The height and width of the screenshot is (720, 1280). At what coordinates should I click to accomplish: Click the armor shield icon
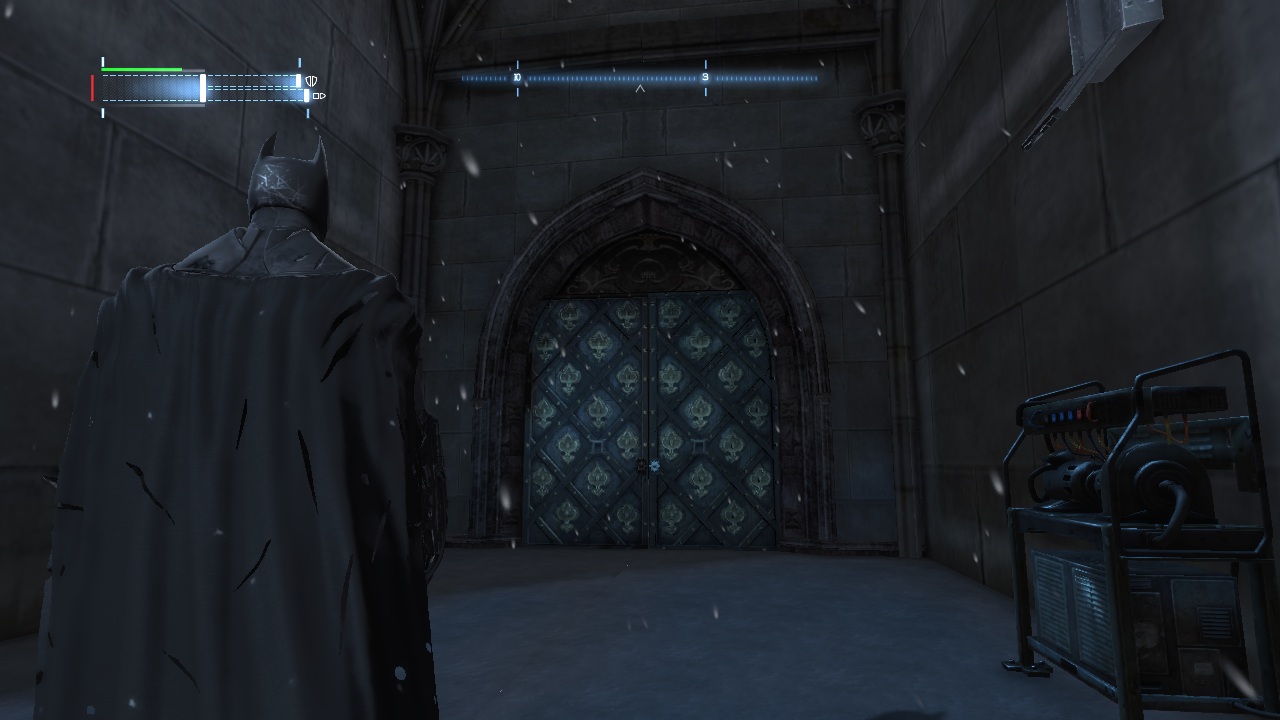(312, 81)
